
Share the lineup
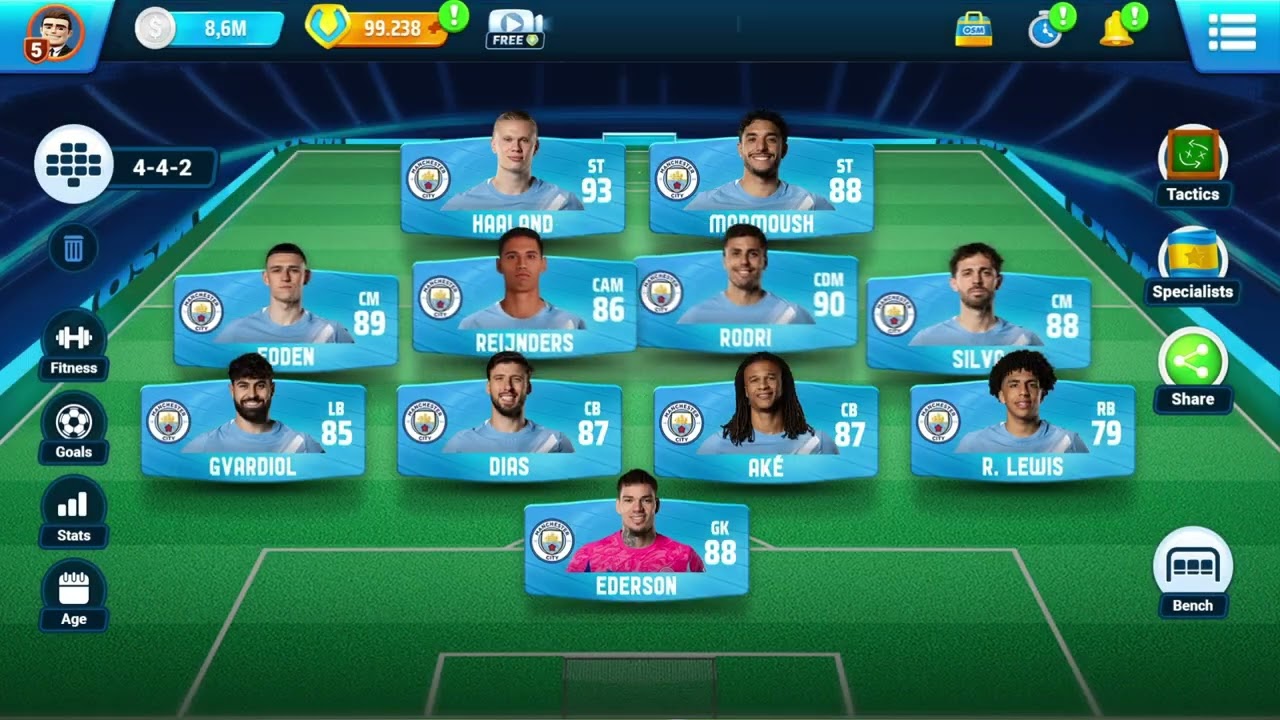click(x=1192, y=362)
